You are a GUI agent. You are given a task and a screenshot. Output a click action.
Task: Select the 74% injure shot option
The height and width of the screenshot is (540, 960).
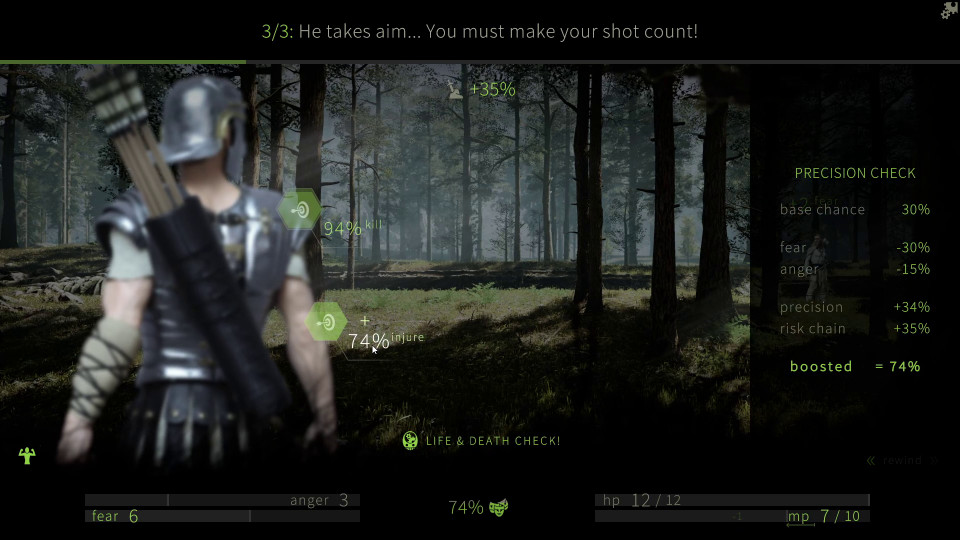(x=326, y=322)
